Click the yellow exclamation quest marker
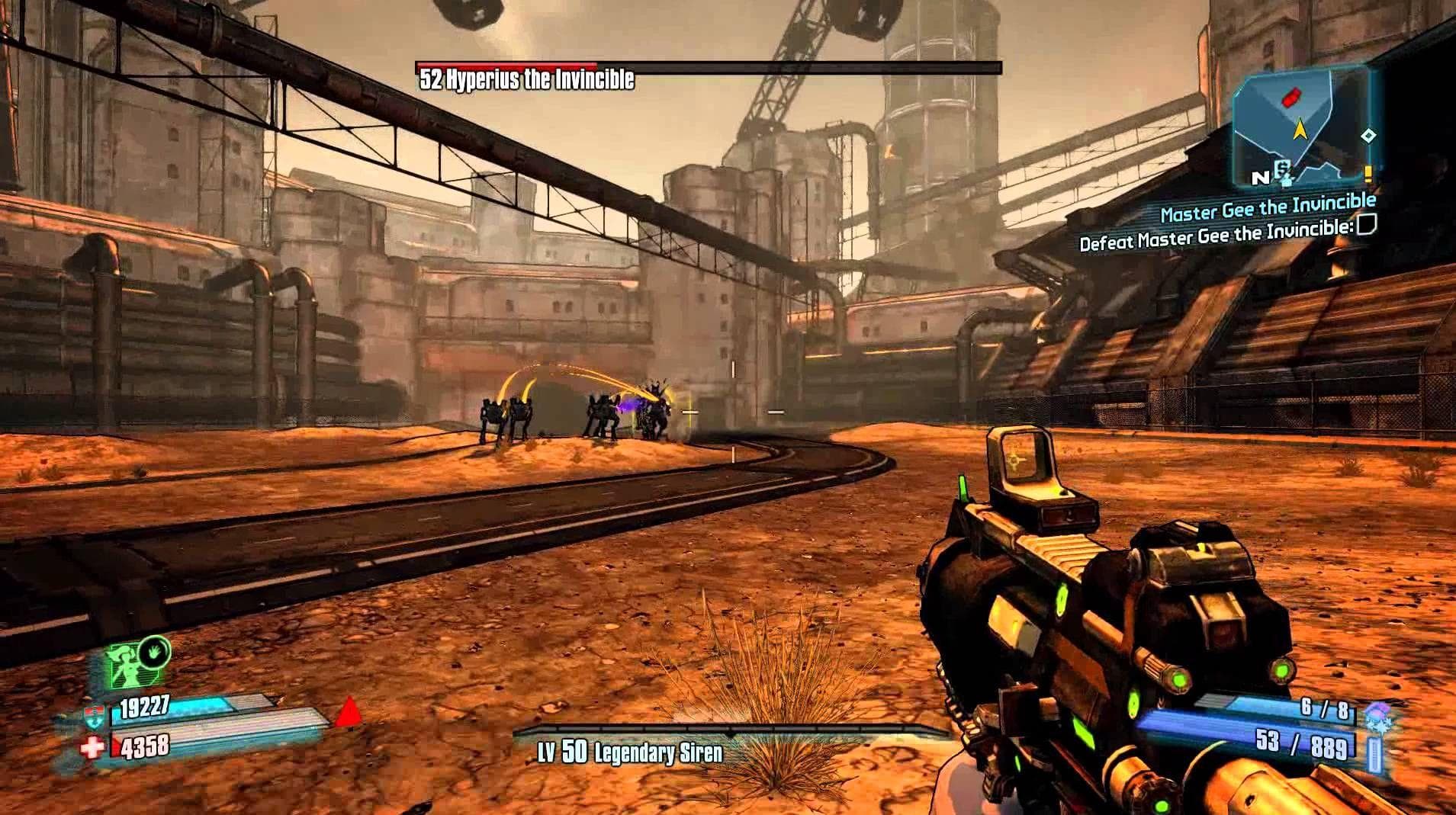This screenshot has width=1456, height=815. point(1368,174)
